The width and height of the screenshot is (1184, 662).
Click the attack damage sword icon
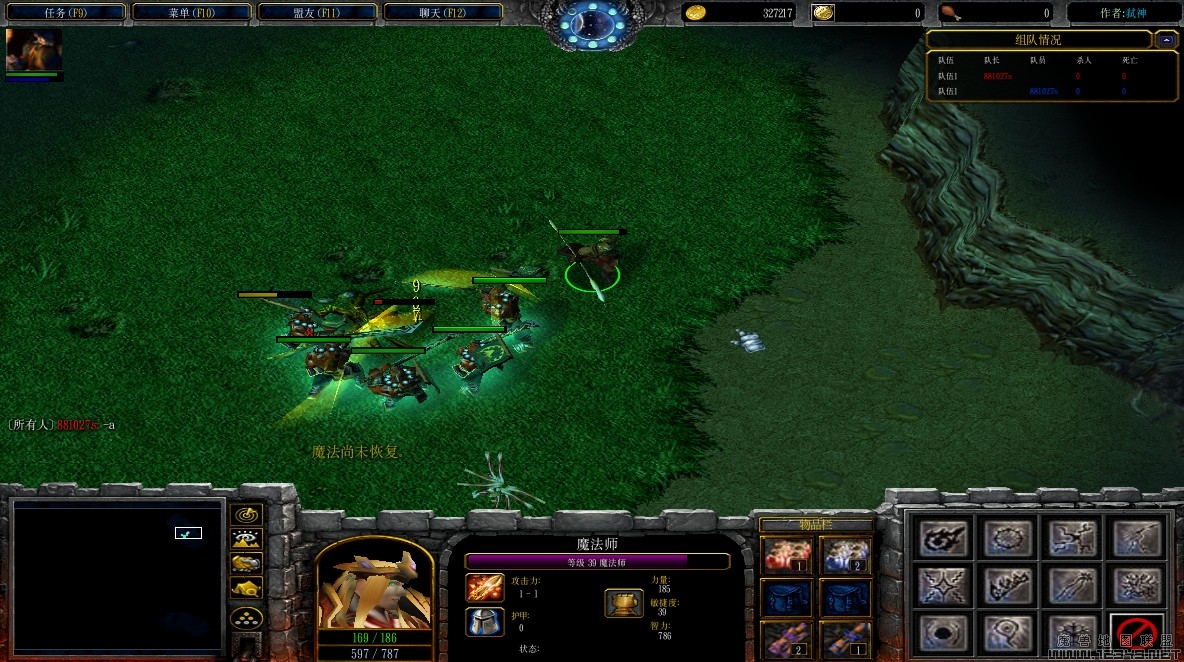485,587
